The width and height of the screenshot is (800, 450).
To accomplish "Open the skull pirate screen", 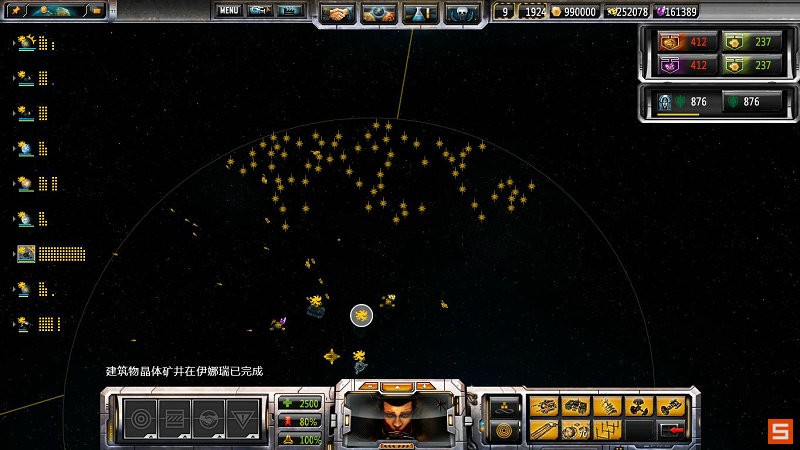I will click(x=460, y=13).
